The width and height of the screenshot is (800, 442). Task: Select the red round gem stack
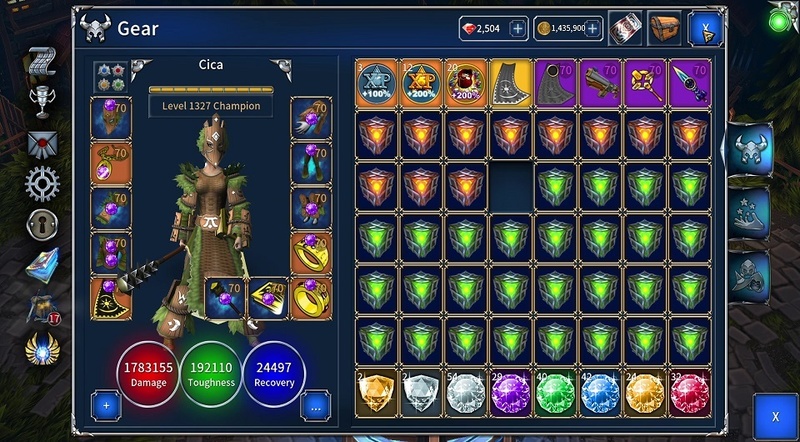click(x=692, y=391)
